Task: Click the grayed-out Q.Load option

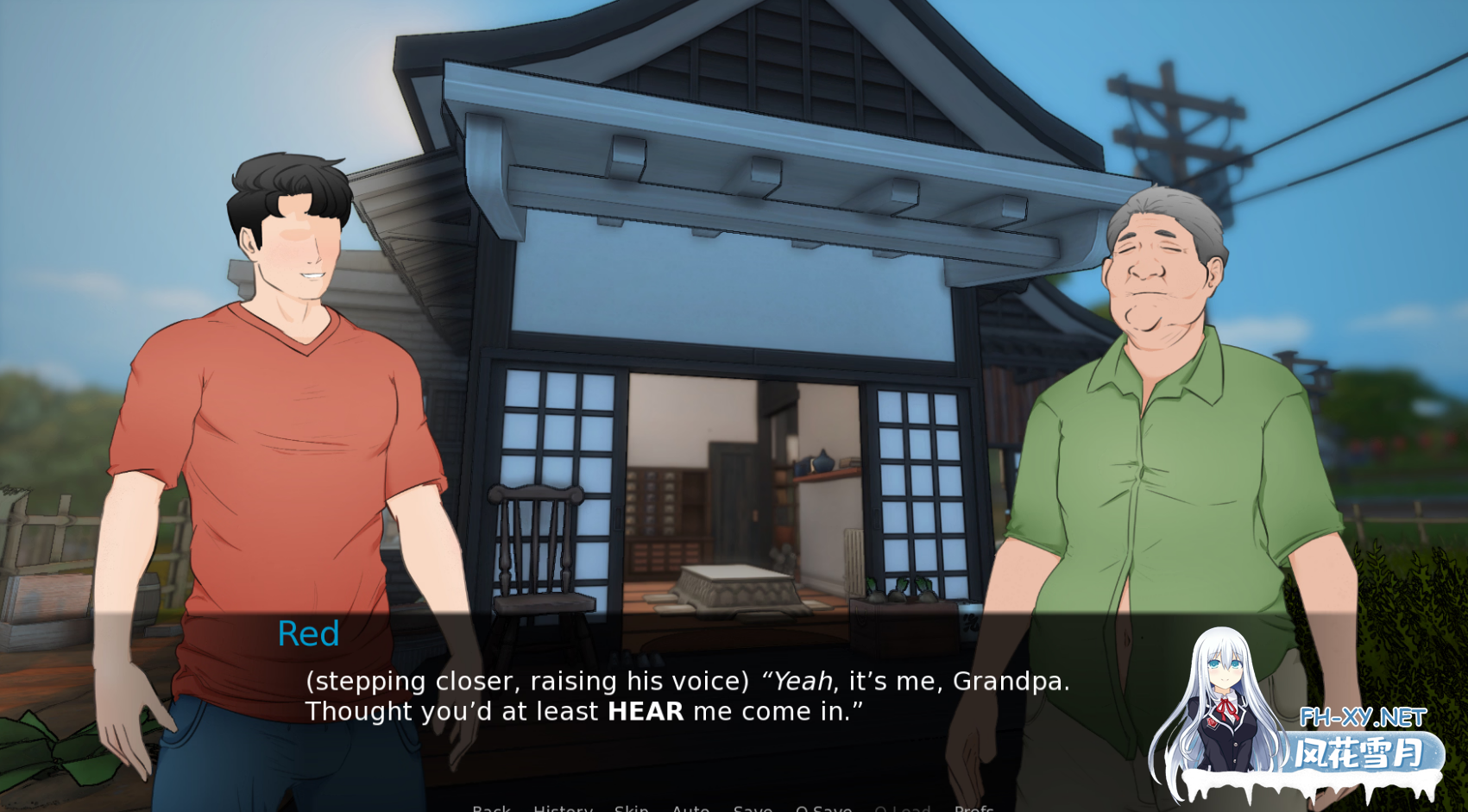Action: (901, 808)
